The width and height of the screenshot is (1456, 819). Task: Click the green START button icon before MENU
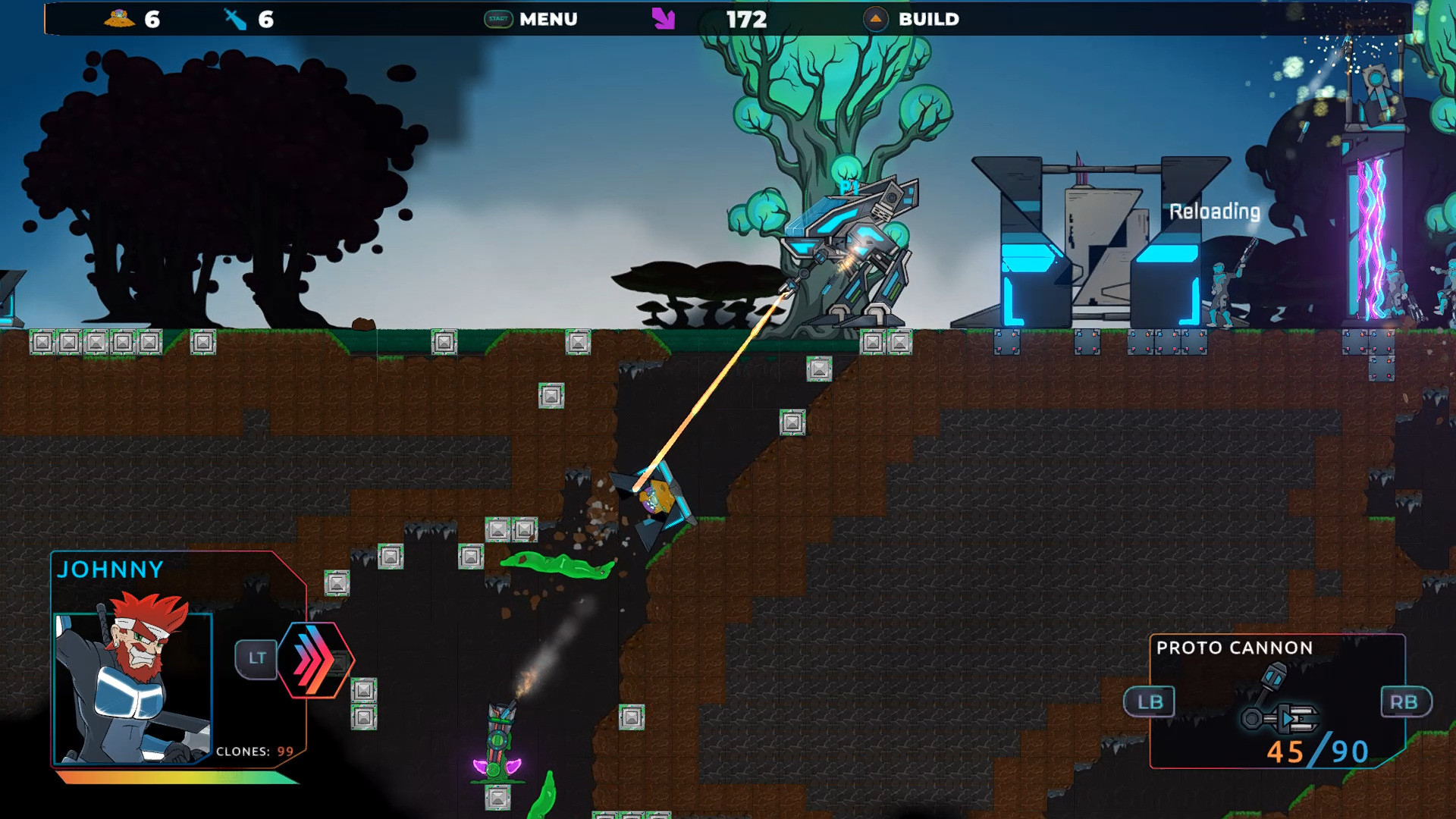499,17
